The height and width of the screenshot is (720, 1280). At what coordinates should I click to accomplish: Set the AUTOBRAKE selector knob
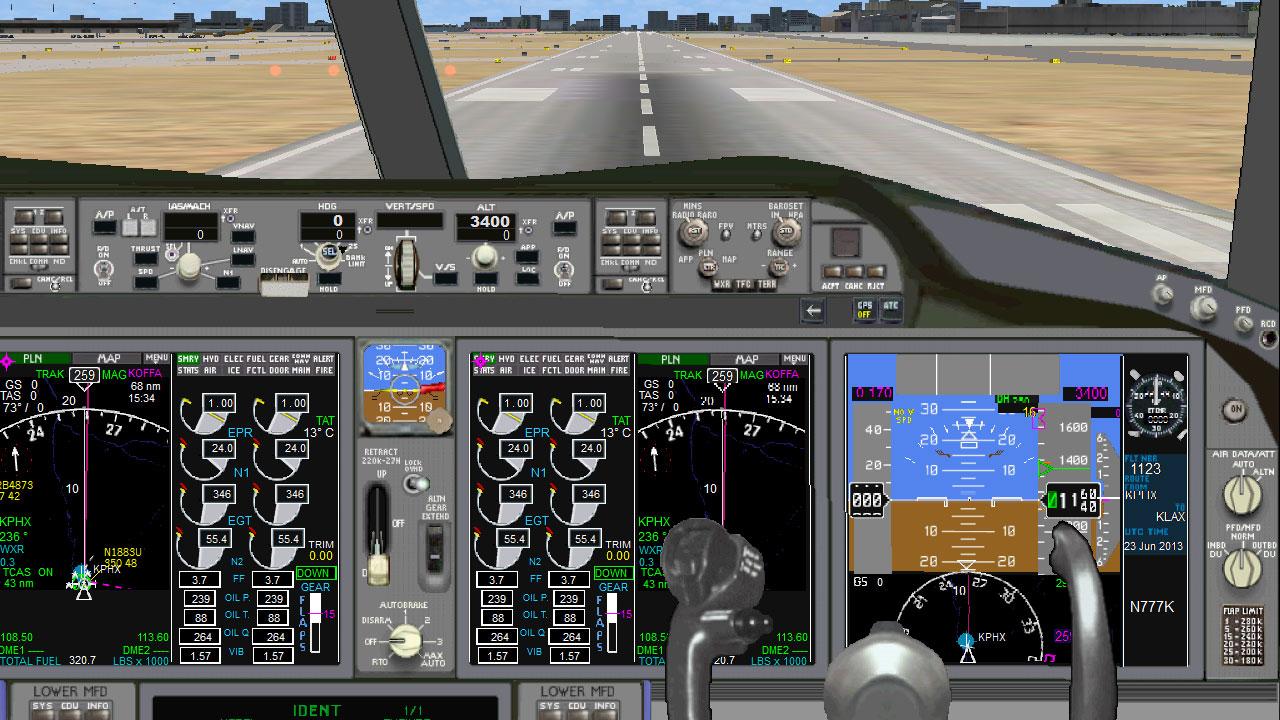[405, 638]
